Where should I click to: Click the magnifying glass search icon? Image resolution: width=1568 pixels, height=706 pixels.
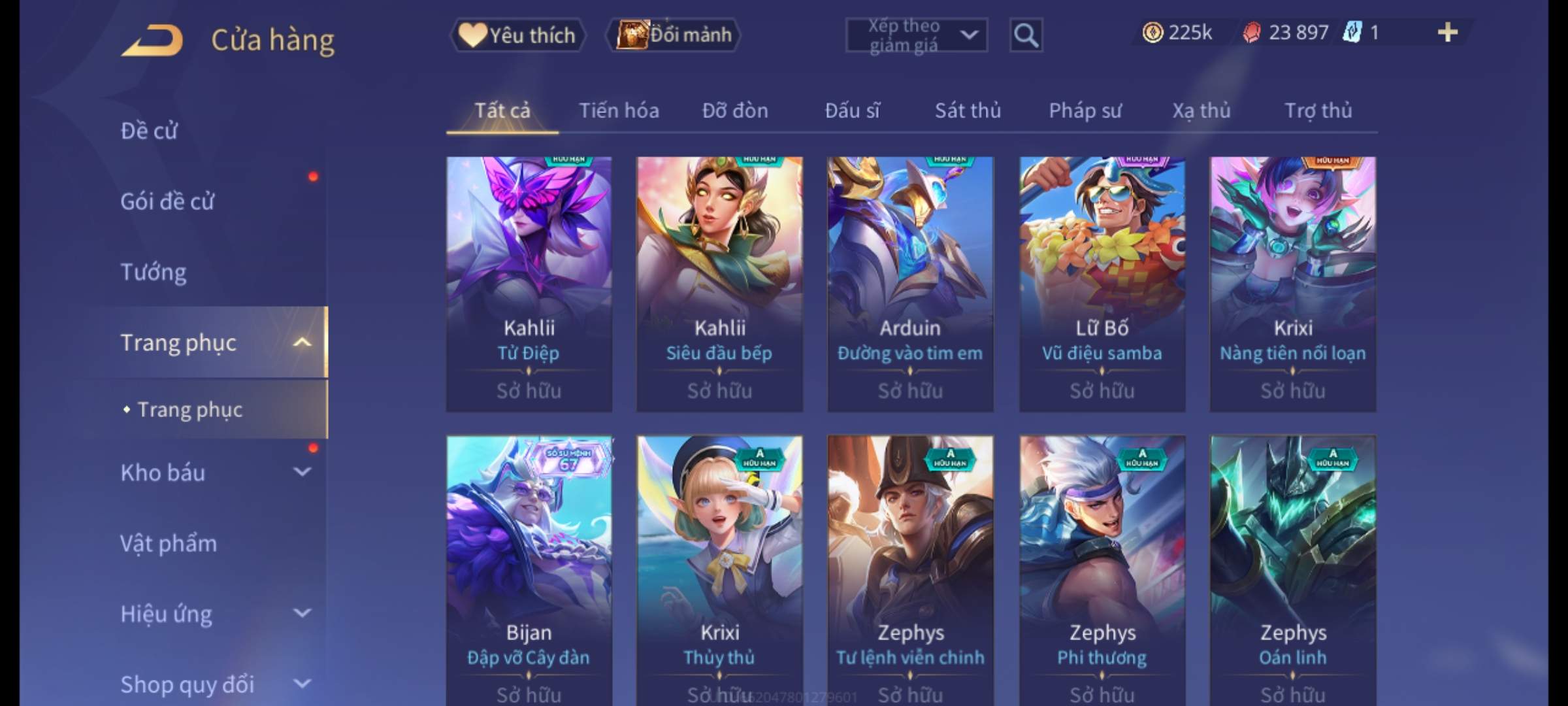(1026, 35)
